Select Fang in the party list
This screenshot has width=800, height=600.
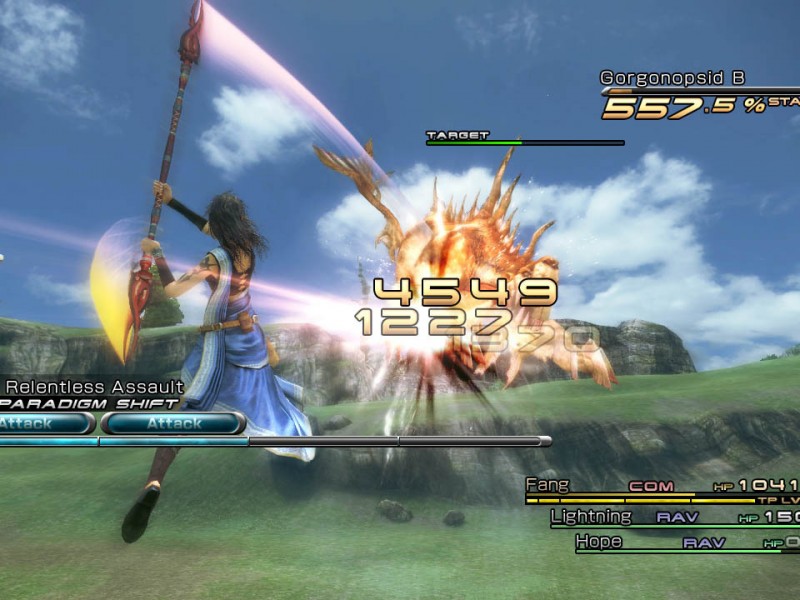coord(547,486)
